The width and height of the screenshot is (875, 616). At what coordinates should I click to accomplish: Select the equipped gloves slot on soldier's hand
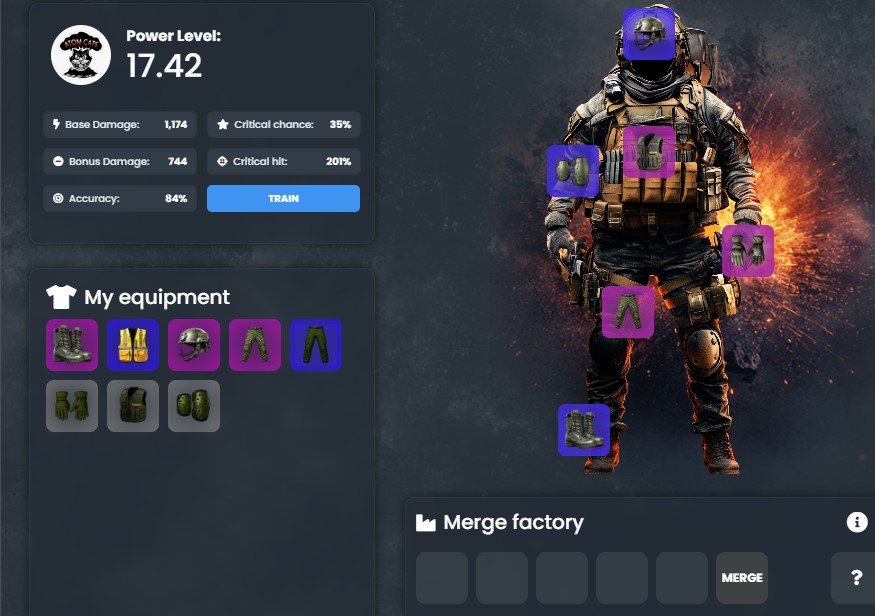[x=748, y=251]
